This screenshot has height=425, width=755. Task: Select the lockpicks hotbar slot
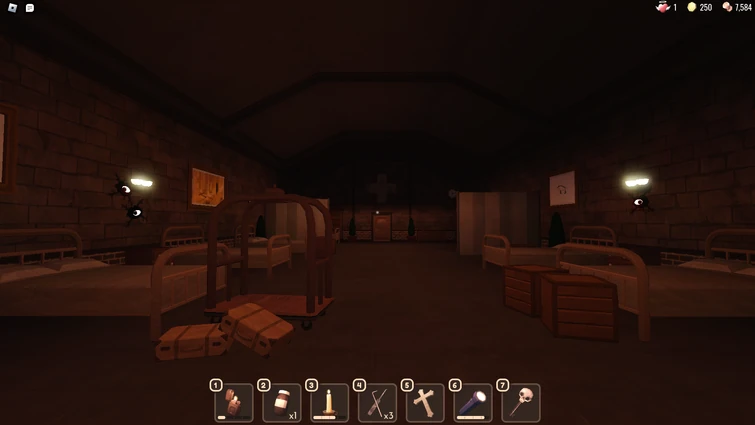[x=378, y=403]
